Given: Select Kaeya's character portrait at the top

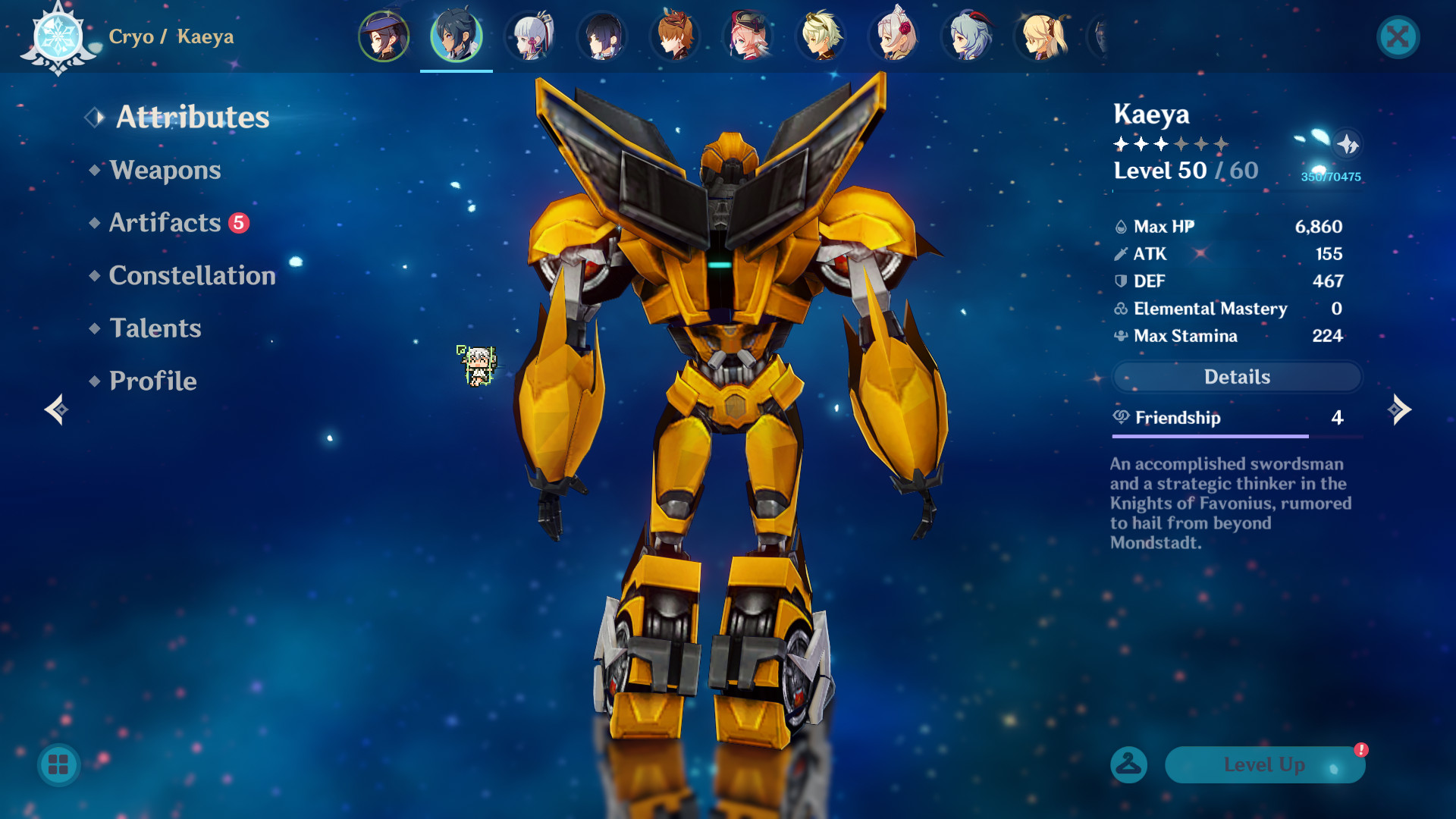Looking at the screenshot, I should coord(456,36).
